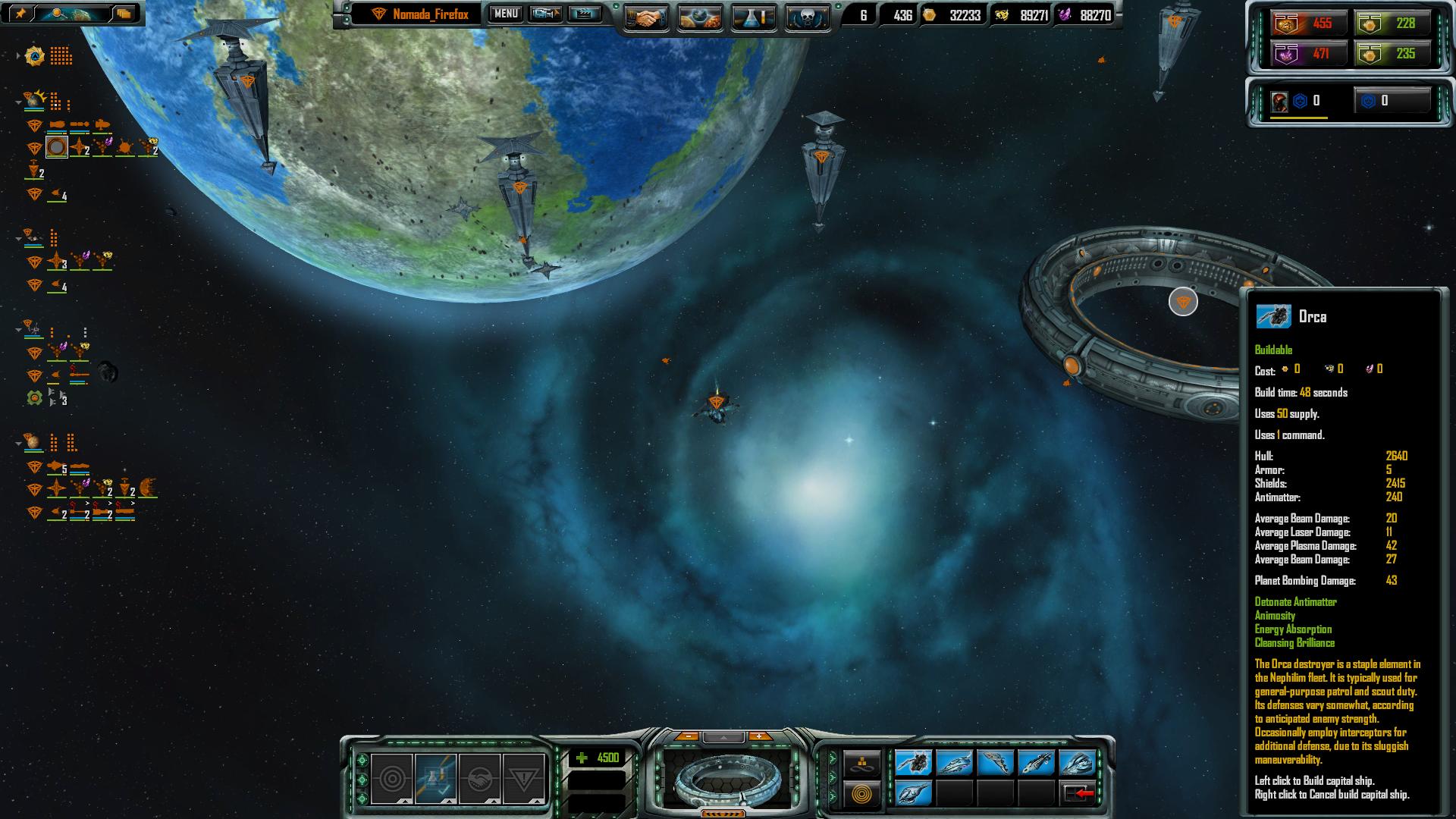Image resolution: width=1456 pixels, height=819 pixels.
Task: Click the red arrow back button
Action: pyautogui.click(x=1078, y=793)
